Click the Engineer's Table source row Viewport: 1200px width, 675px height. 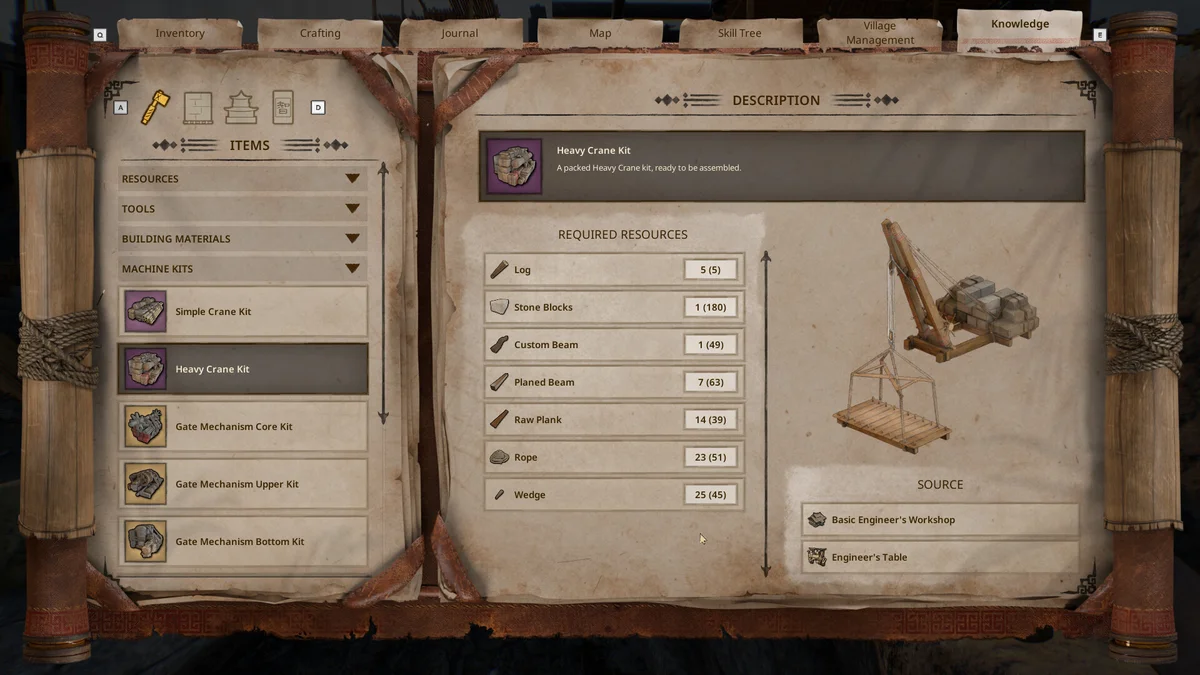[940, 557]
